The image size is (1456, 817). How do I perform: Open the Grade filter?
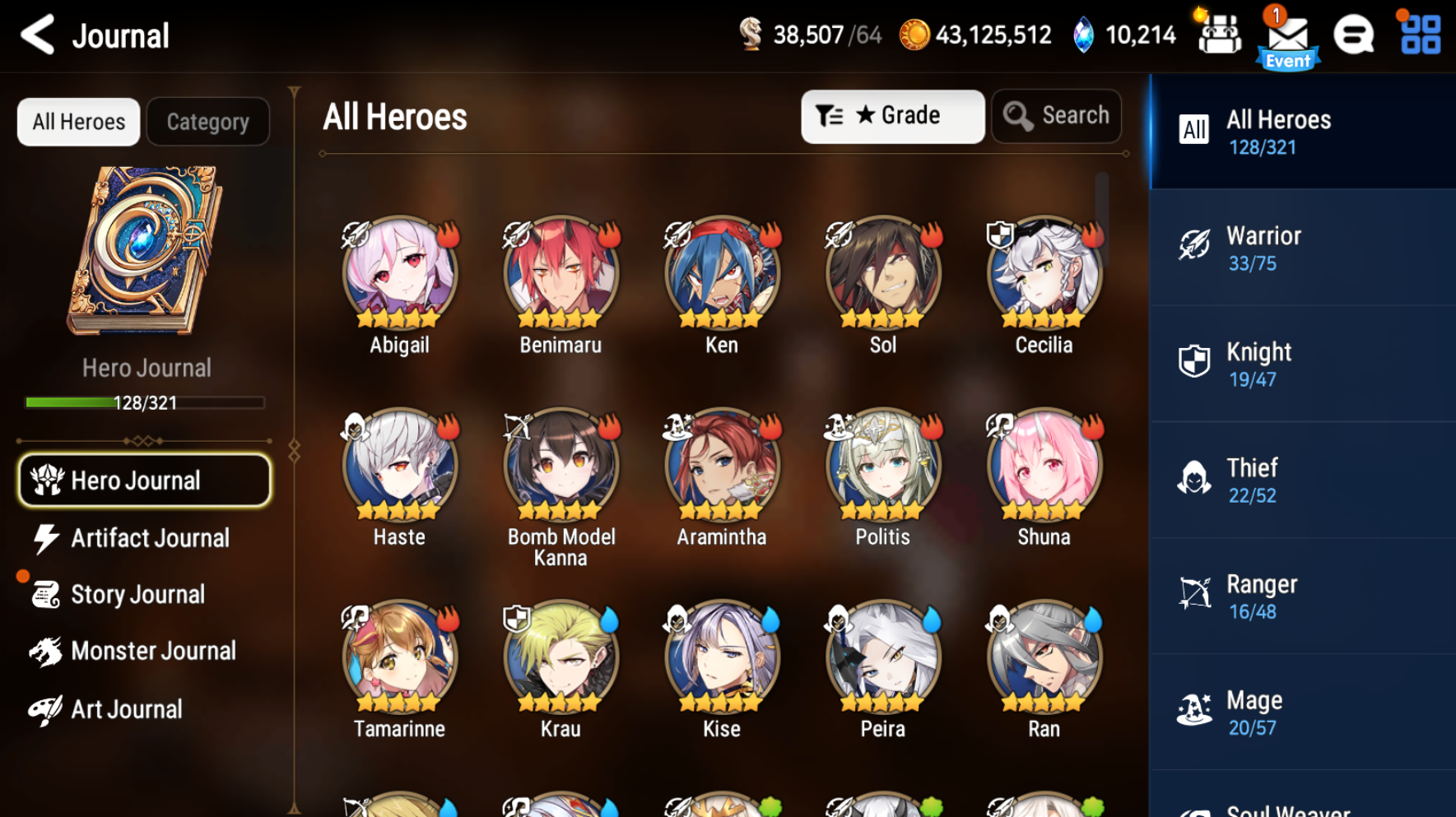click(x=893, y=116)
